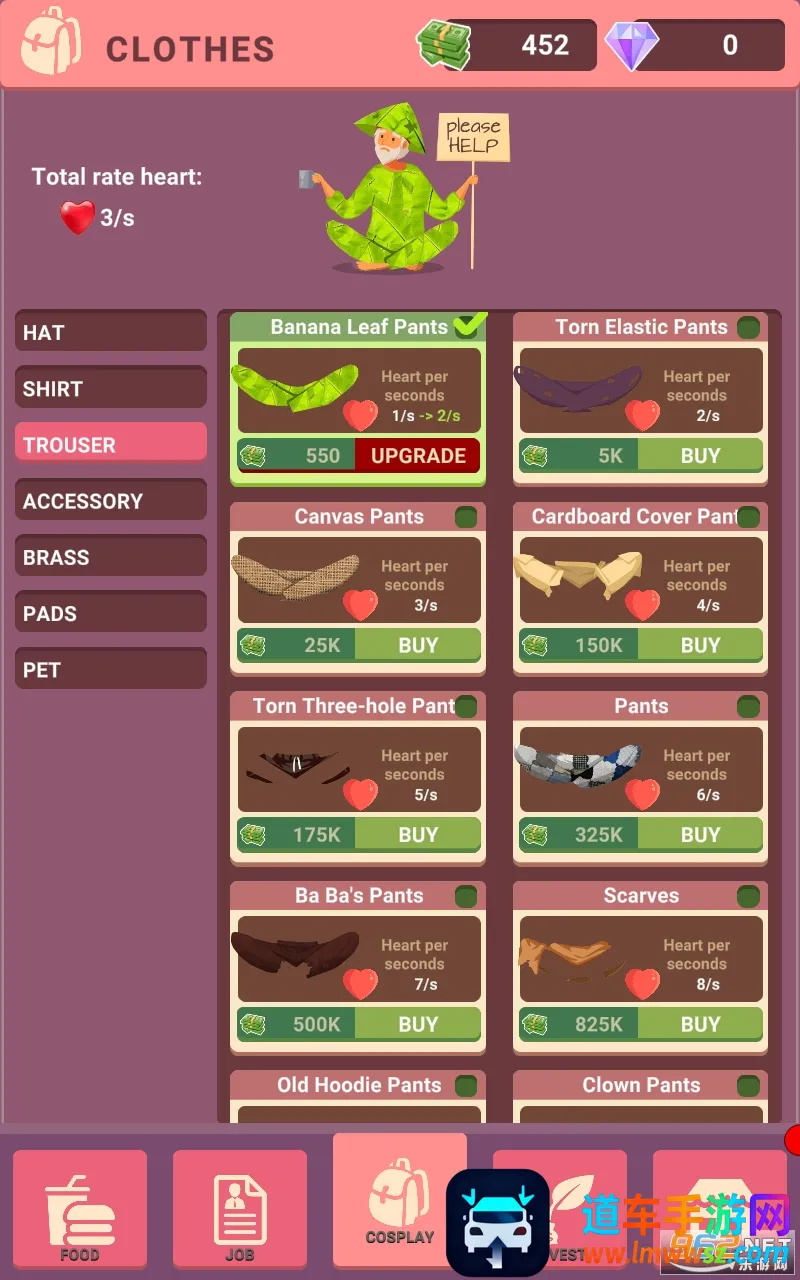The image size is (800, 1280).
Task: Buy the Torn Elastic Pants for 5K
Action: [700, 456]
